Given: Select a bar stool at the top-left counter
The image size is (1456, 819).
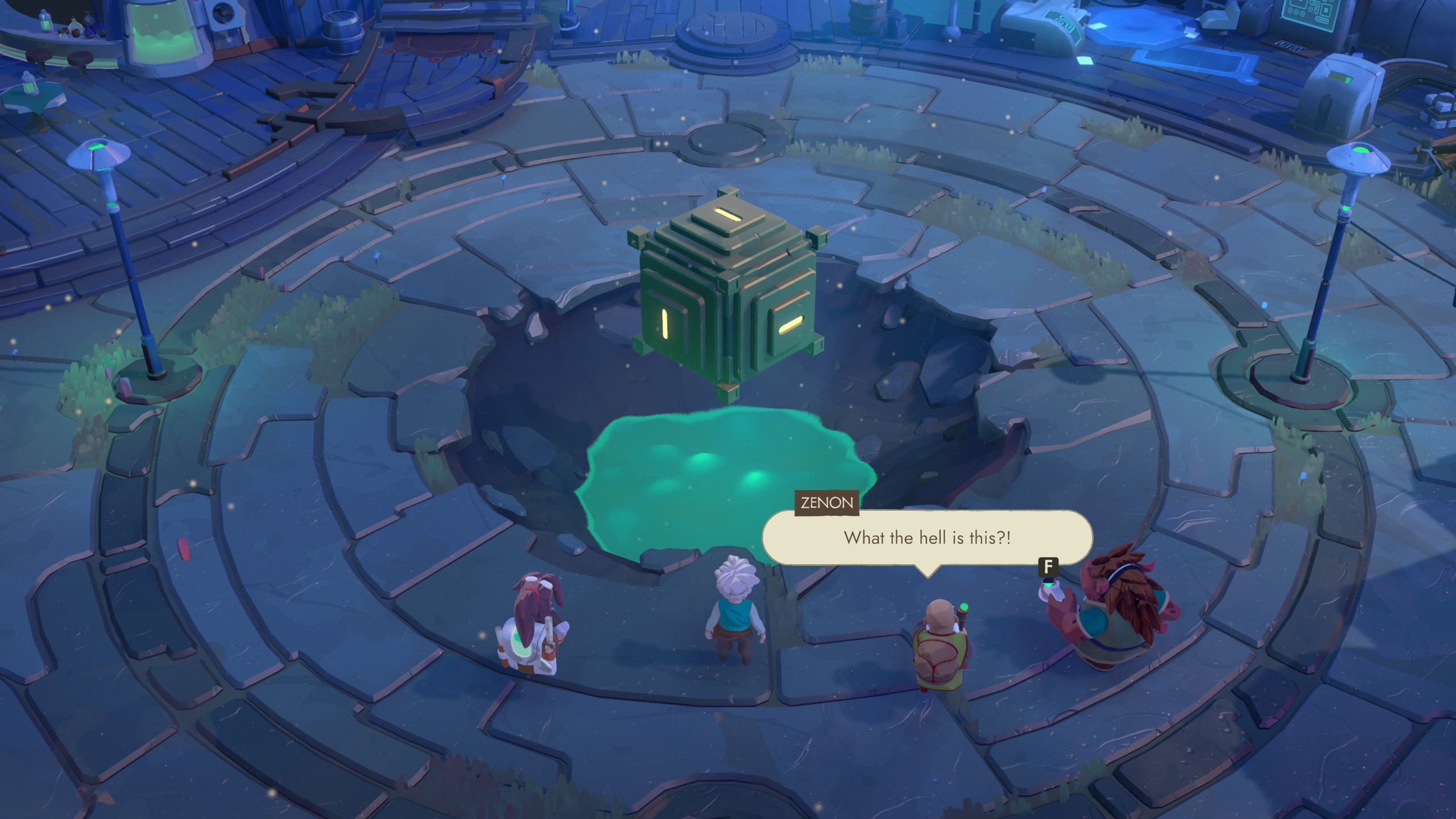Looking at the screenshot, I should coord(80,60).
